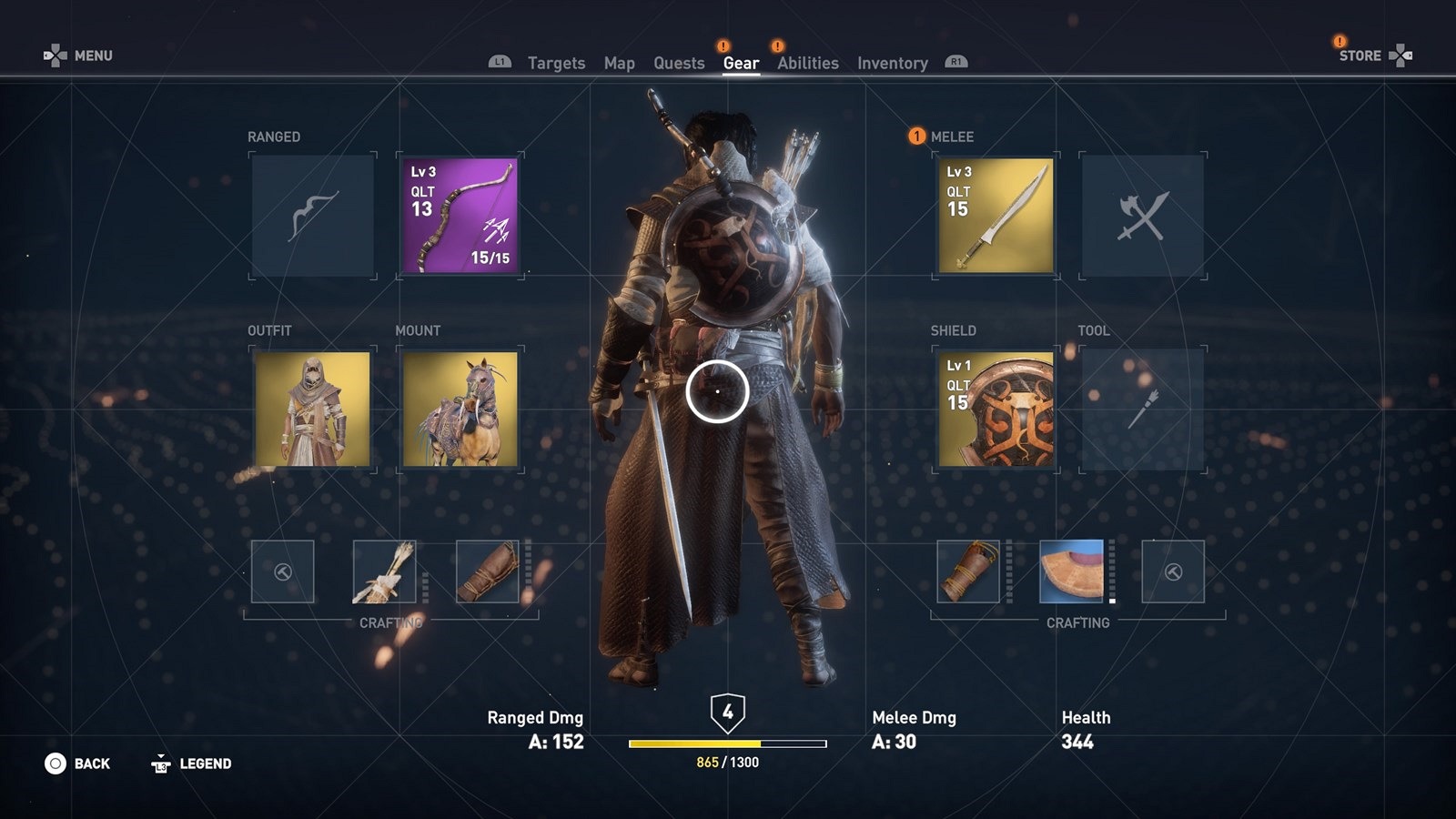Select the Lv 1 shield slot

coord(996,409)
